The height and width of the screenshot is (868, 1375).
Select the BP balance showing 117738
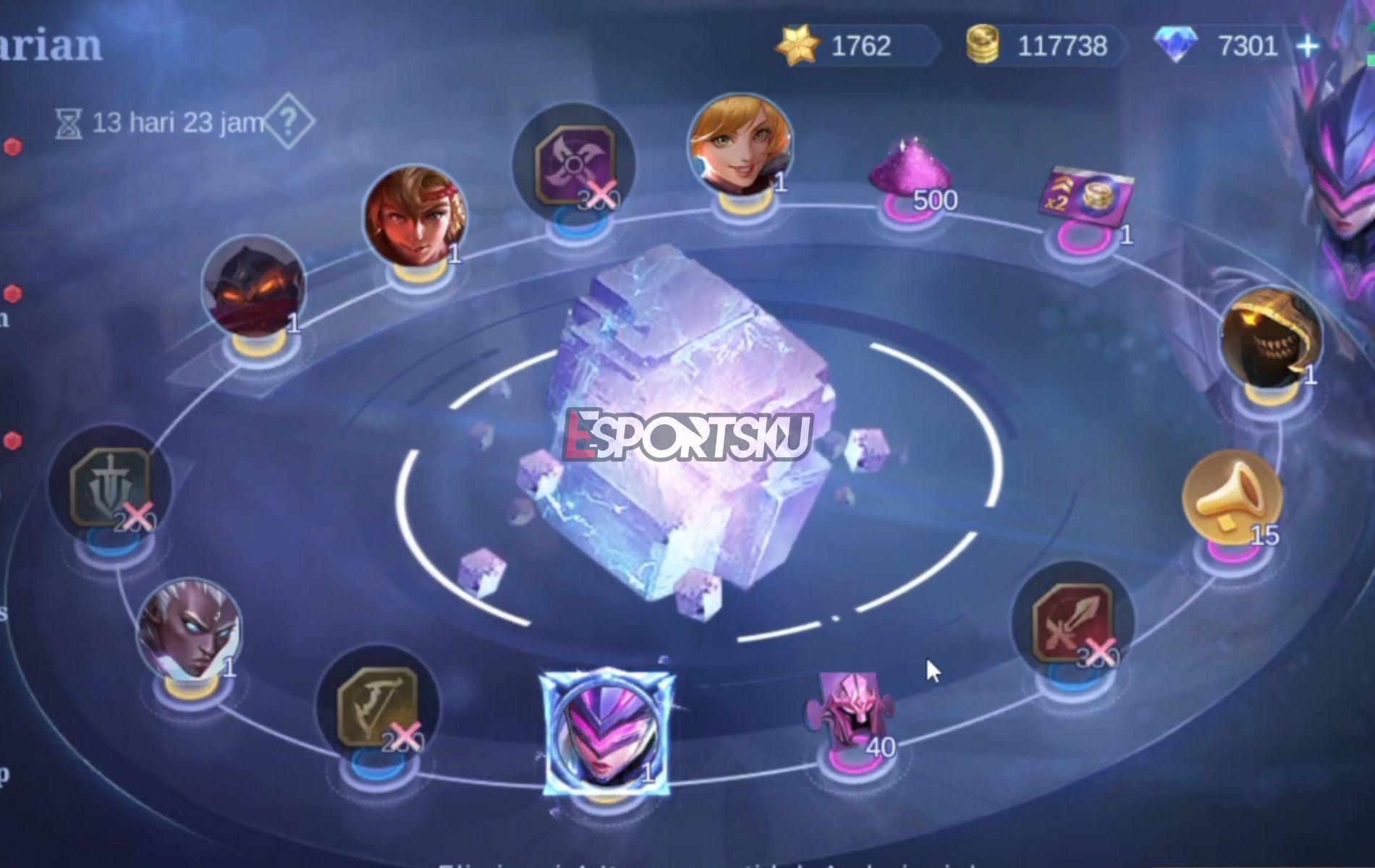pyautogui.click(x=1049, y=46)
